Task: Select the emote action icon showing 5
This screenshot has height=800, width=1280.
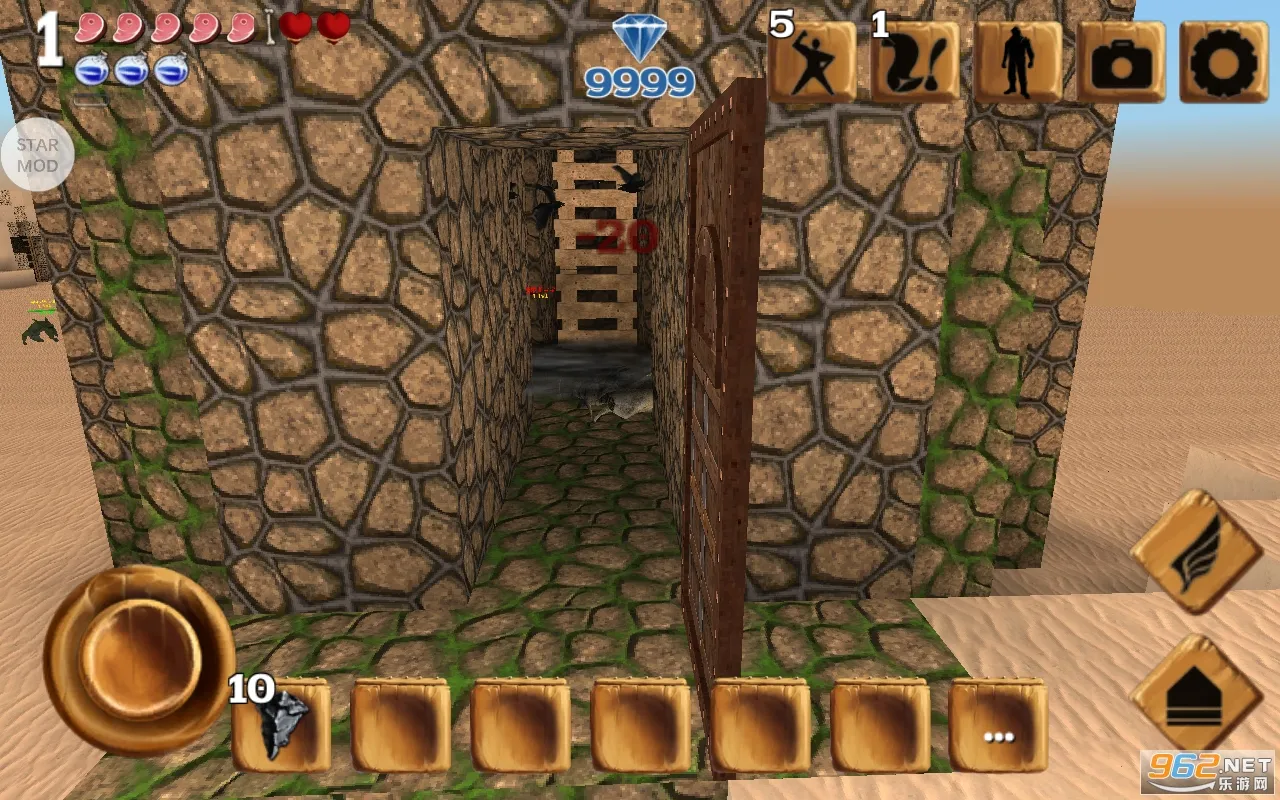Action: [x=812, y=62]
